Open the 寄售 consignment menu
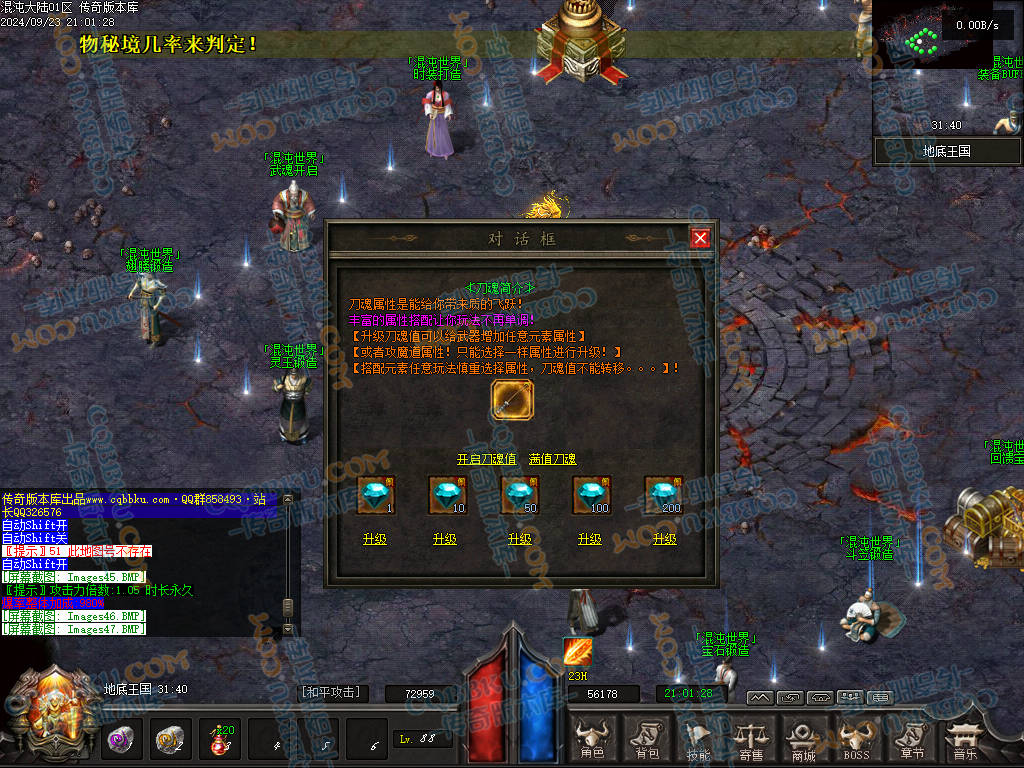 coord(750,740)
